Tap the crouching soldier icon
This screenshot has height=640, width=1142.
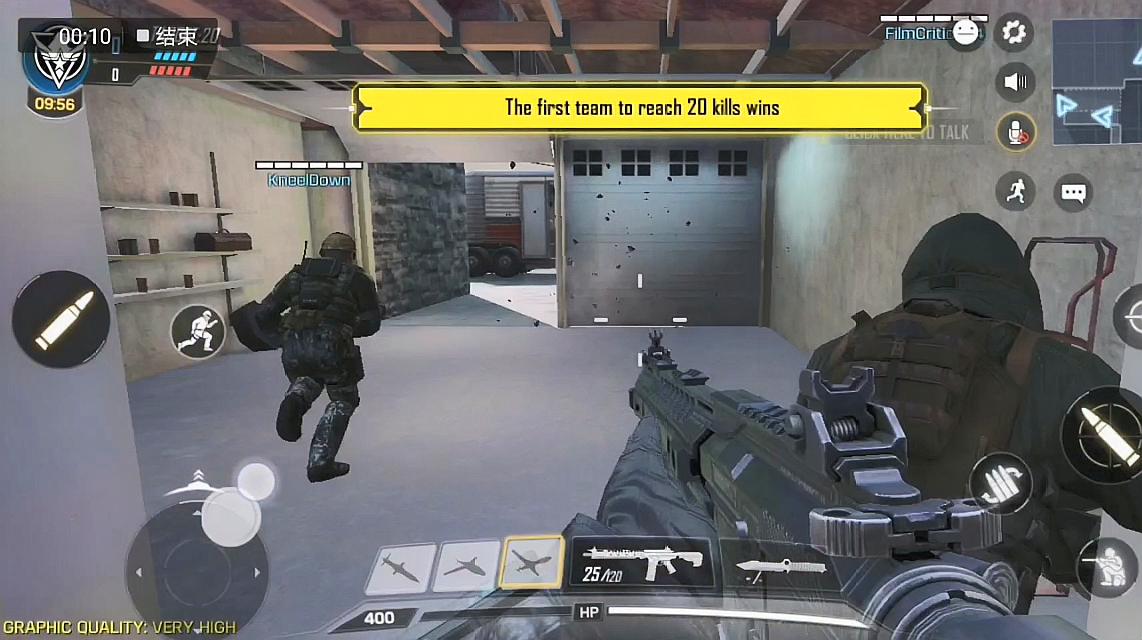coord(1111,567)
